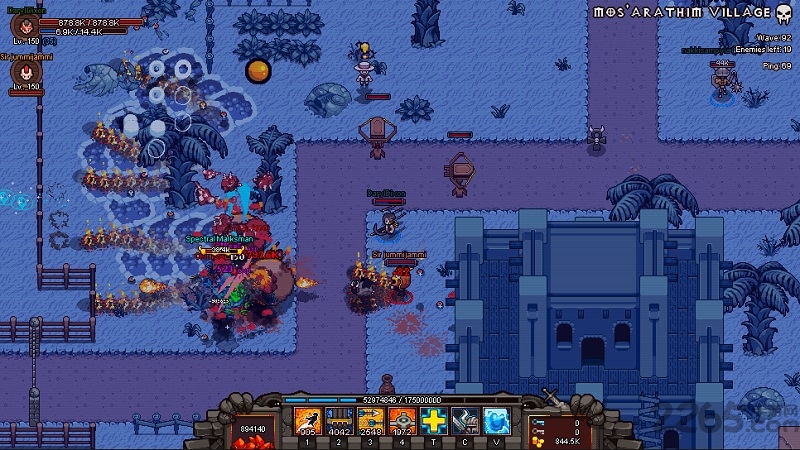Screen dimensions: 800x450
Task: Activate the armored gauntlet ability
Action: 465,421
